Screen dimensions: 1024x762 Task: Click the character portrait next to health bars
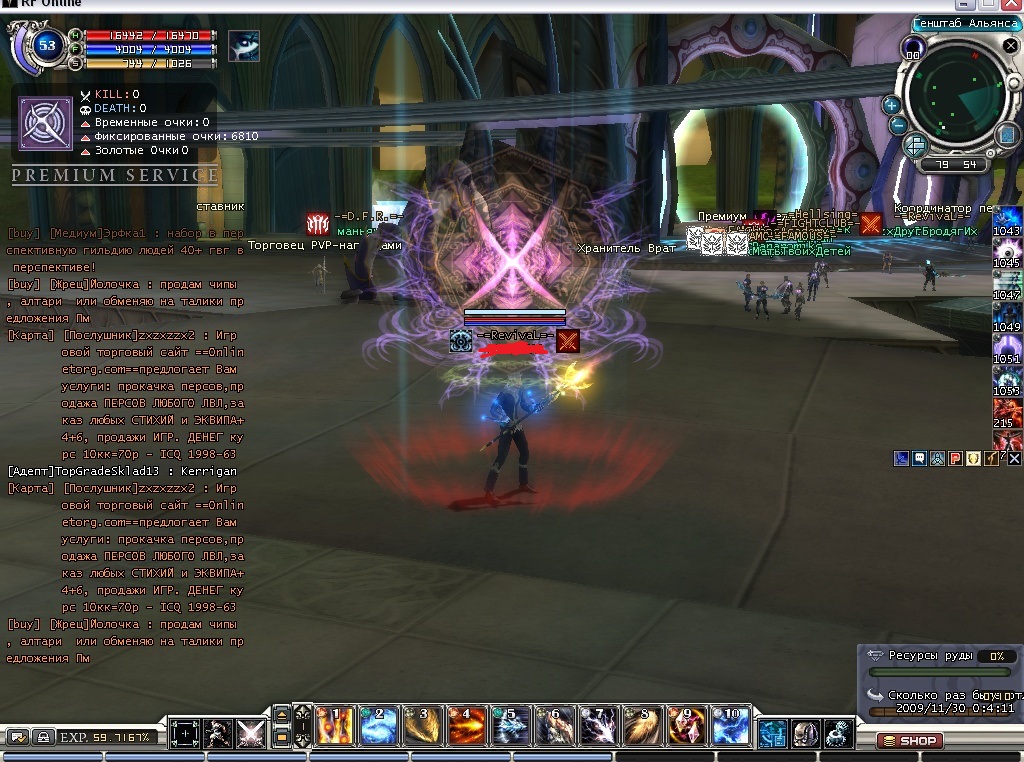point(243,46)
